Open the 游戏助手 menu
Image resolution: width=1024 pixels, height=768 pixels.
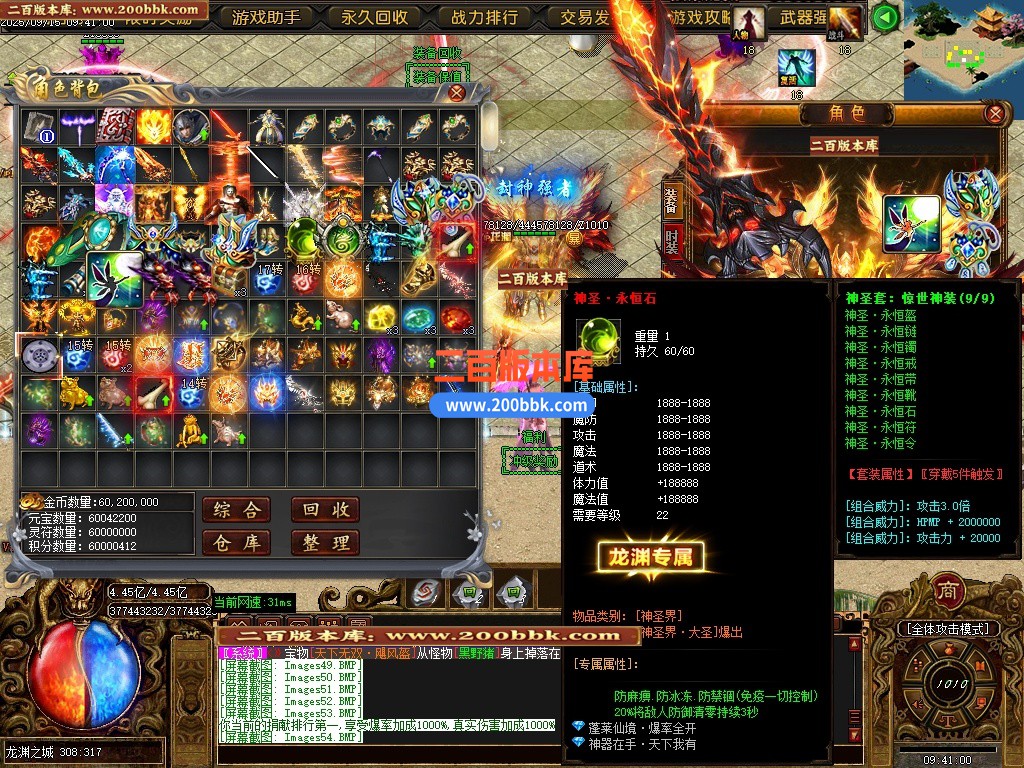pos(266,17)
